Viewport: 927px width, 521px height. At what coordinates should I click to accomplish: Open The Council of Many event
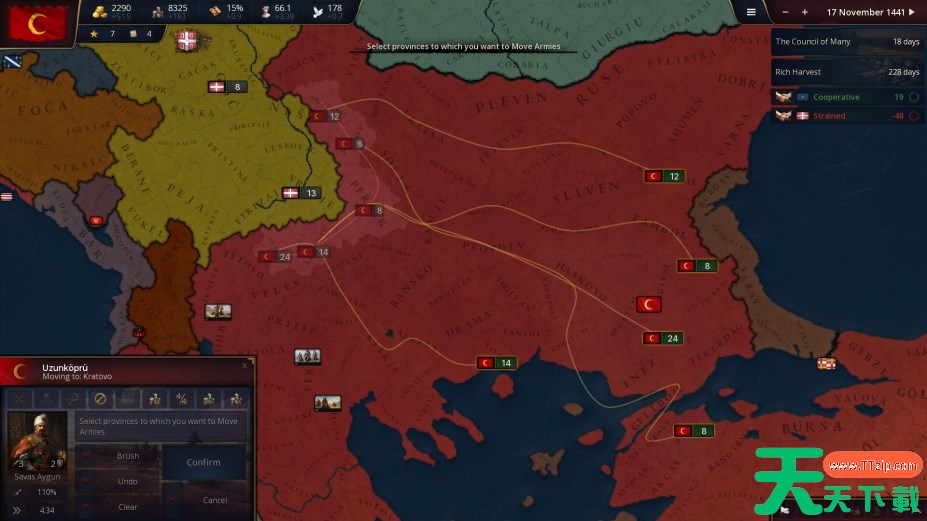(848, 42)
